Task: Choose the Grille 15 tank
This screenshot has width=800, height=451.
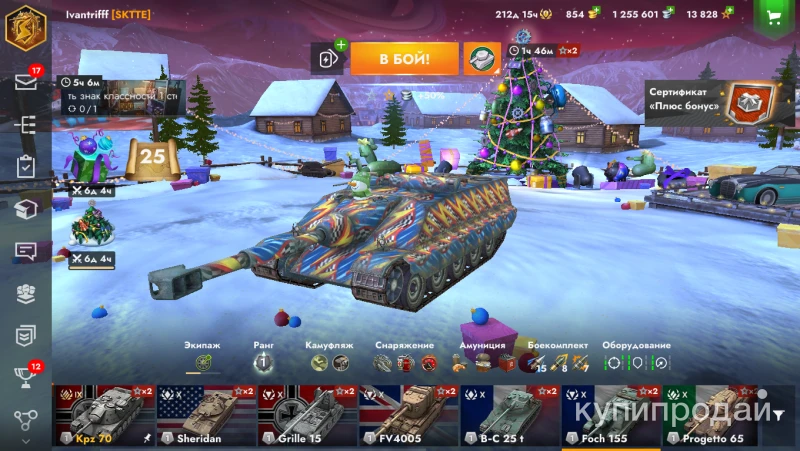Action: (x=306, y=415)
